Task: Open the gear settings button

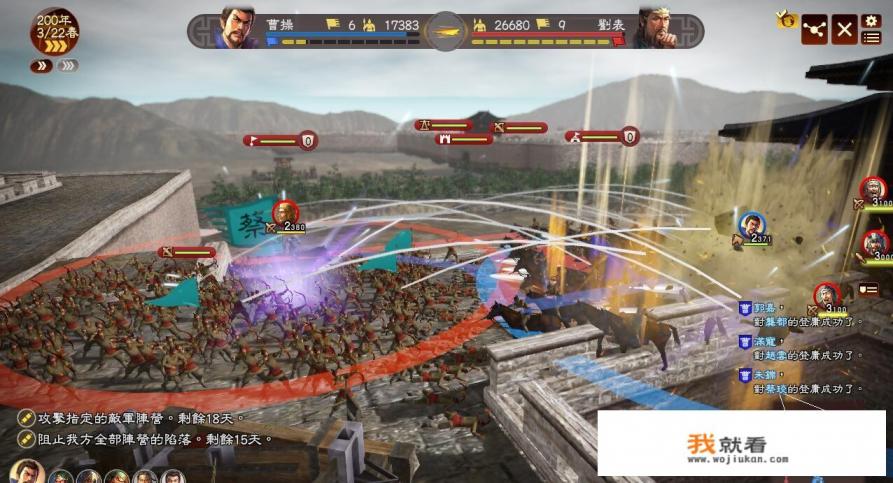Action: (x=871, y=21)
